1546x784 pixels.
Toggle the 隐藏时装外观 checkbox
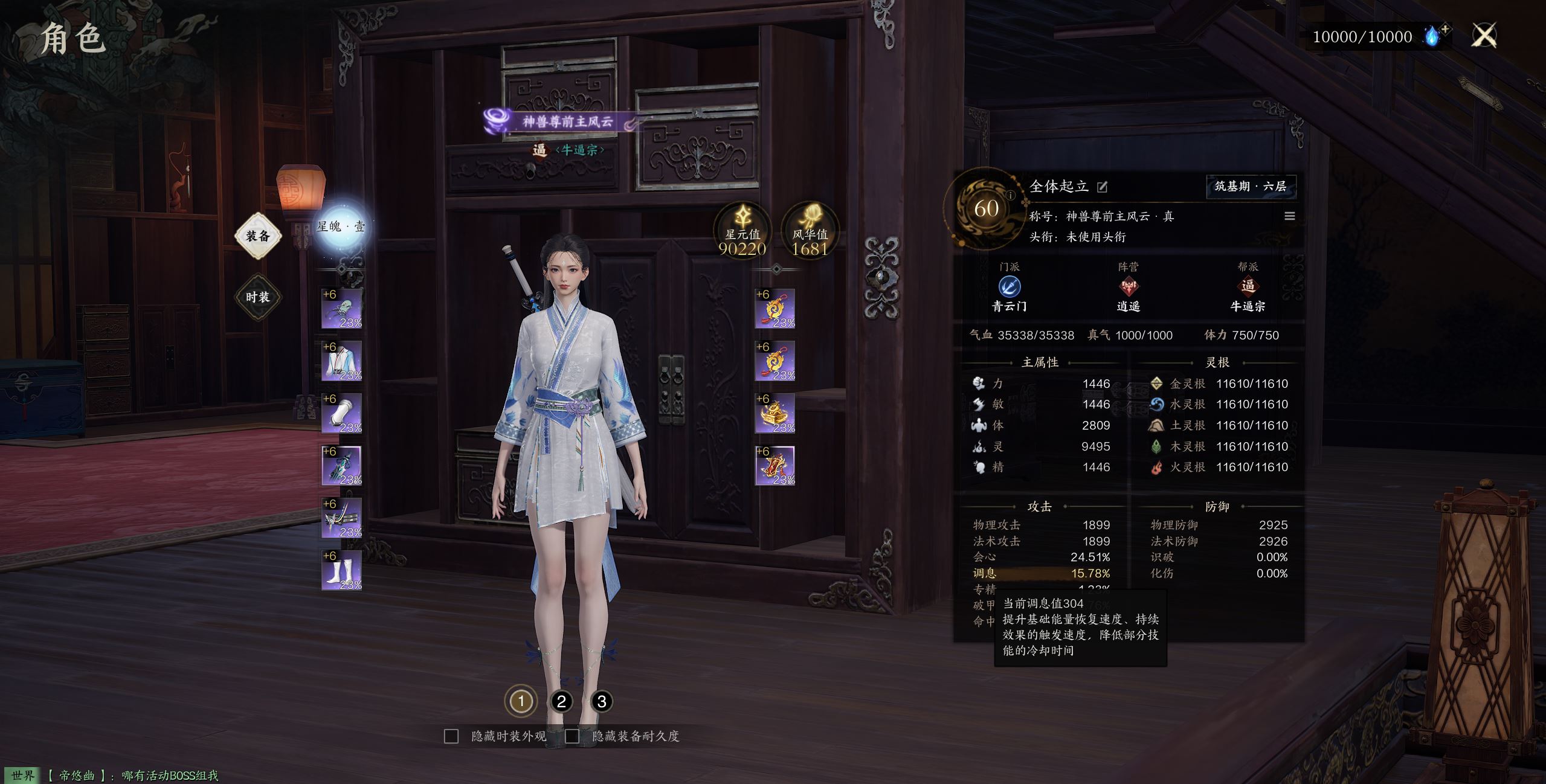click(451, 736)
